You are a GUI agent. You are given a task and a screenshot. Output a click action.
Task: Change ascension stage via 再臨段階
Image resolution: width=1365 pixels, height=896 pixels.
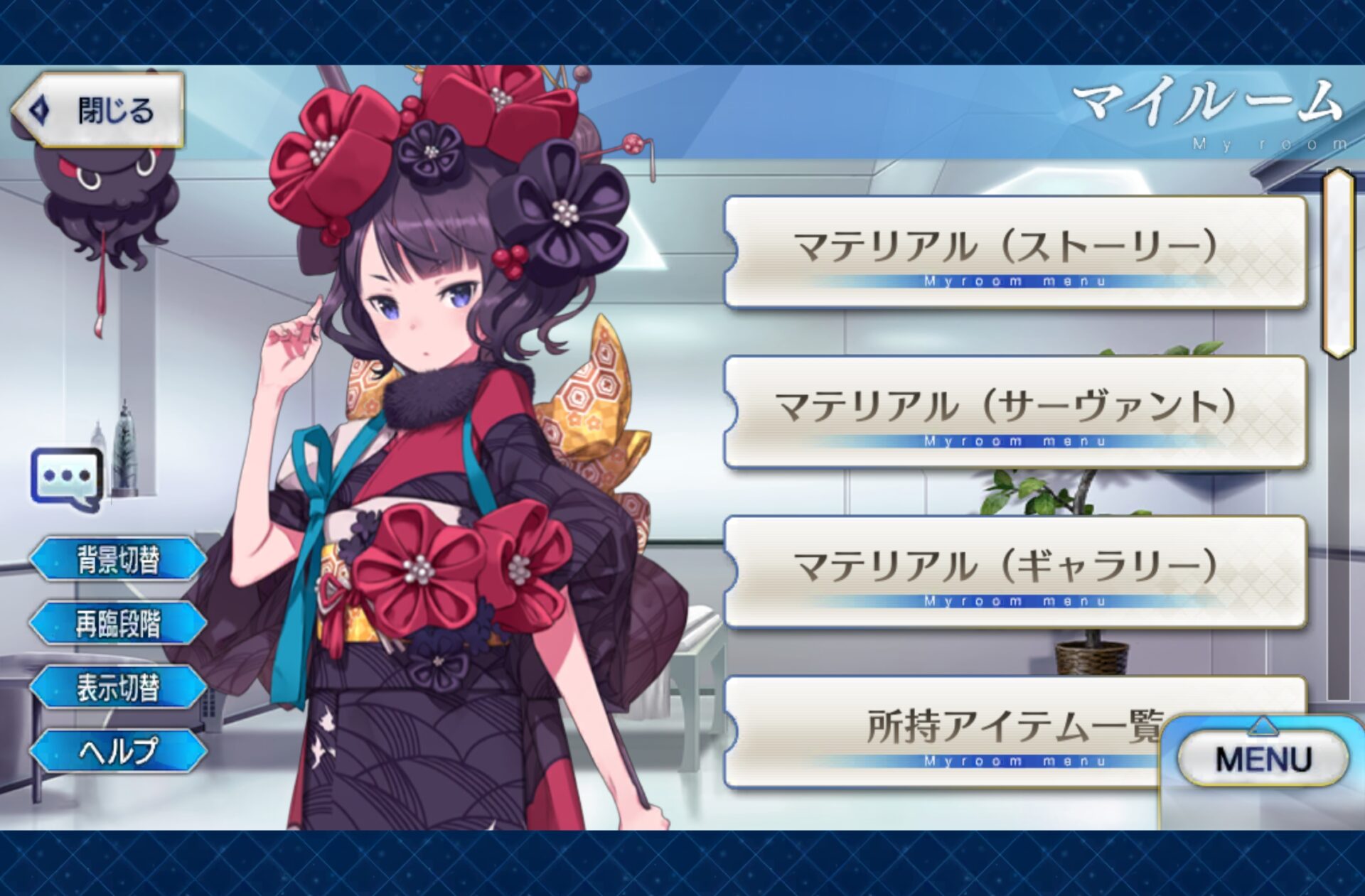click(x=118, y=623)
